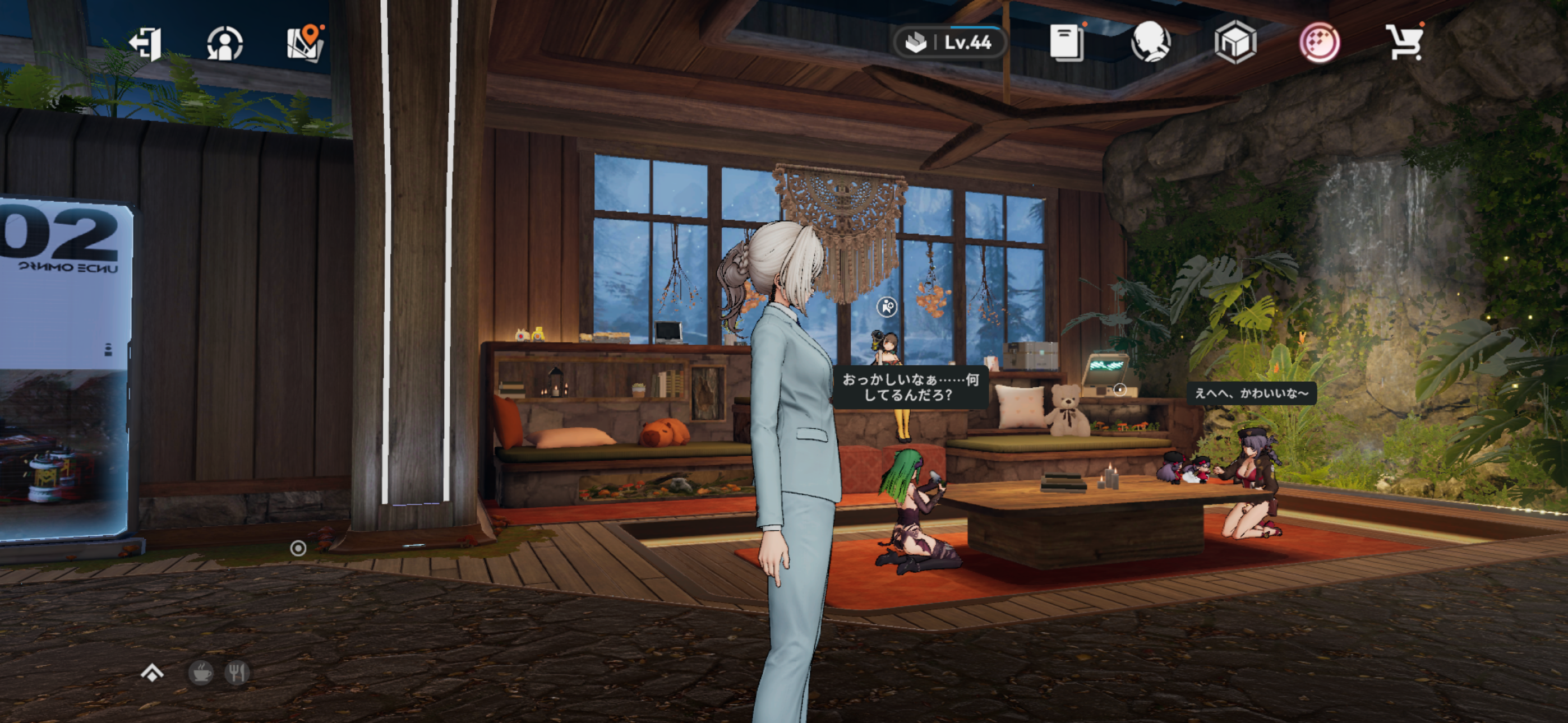Tap the Lv.44 dormitory level badge
The image size is (1568, 723).
(x=949, y=43)
